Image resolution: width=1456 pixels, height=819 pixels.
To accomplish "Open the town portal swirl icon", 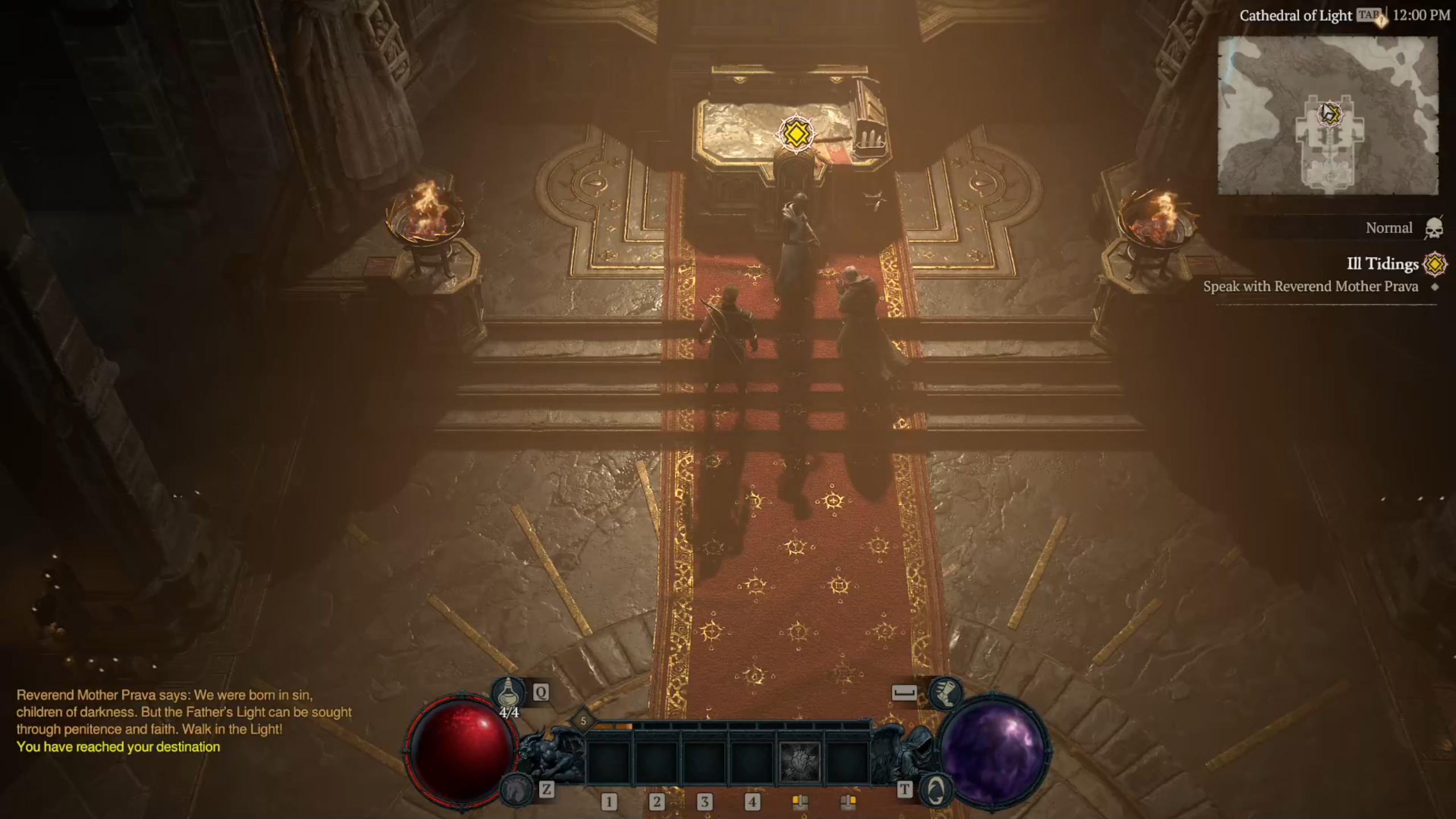I will tap(936, 789).
